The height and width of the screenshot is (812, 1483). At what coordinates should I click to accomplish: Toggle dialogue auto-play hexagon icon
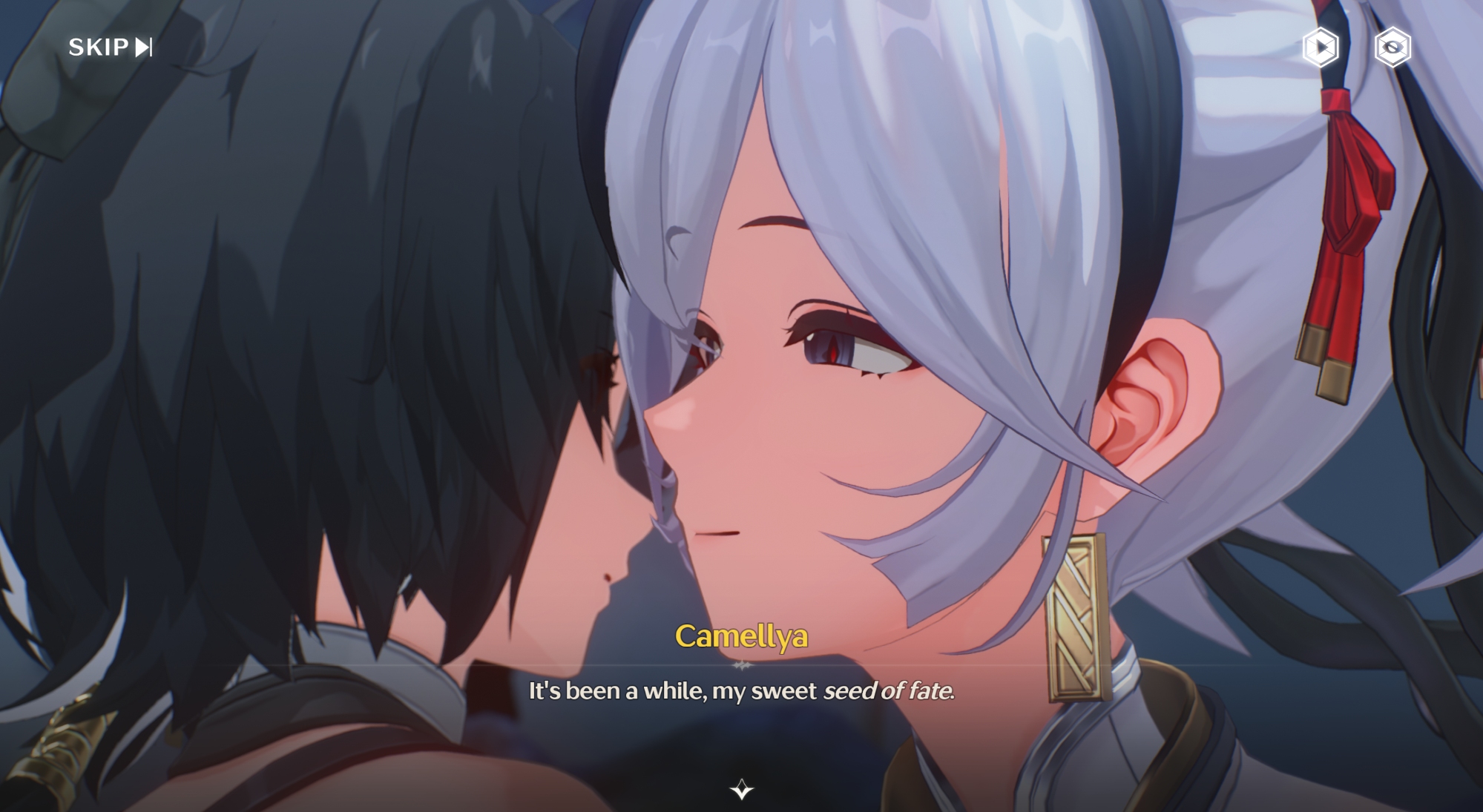(1321, 47)
